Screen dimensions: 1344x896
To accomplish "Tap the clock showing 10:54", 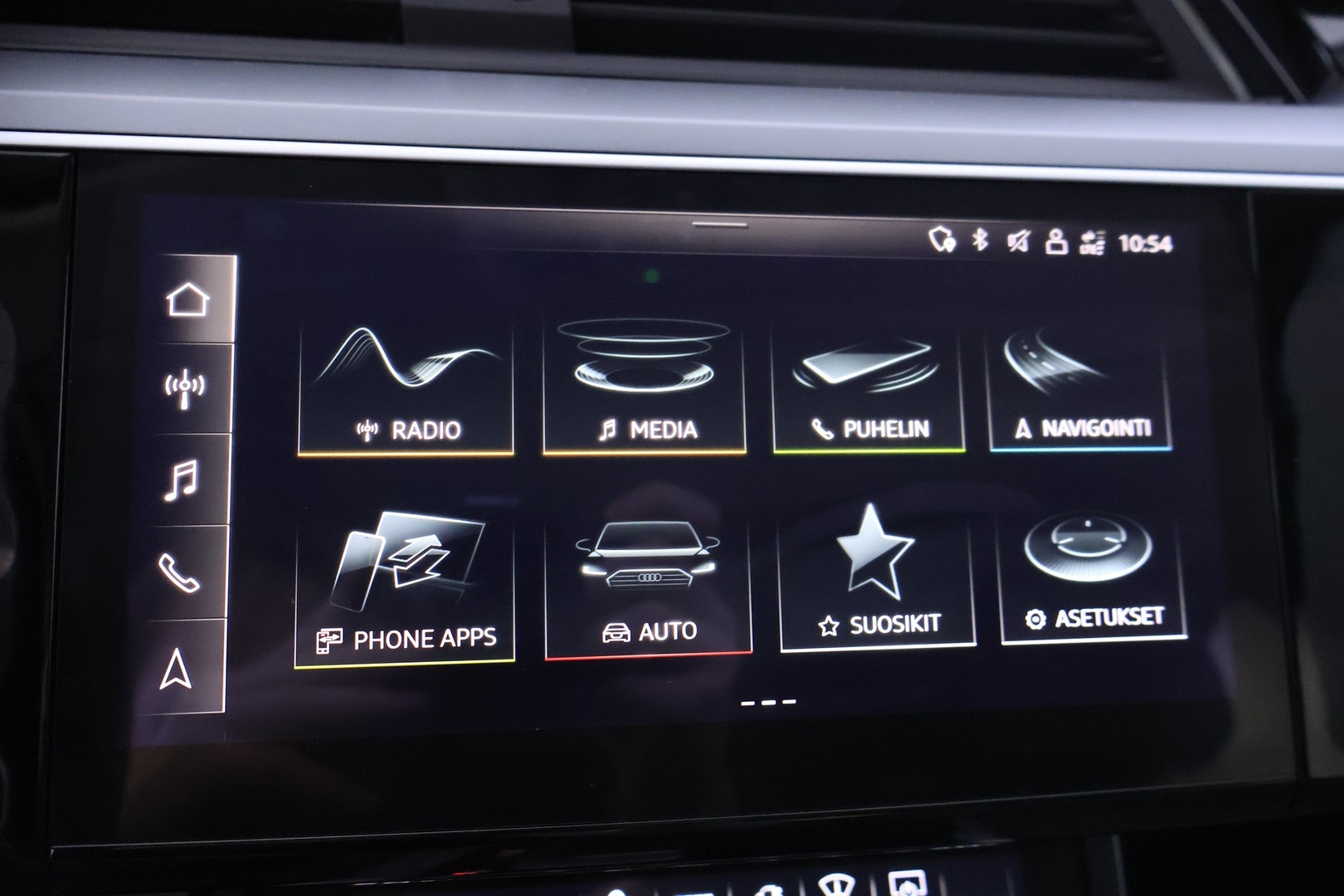I will click(1147, 241).
